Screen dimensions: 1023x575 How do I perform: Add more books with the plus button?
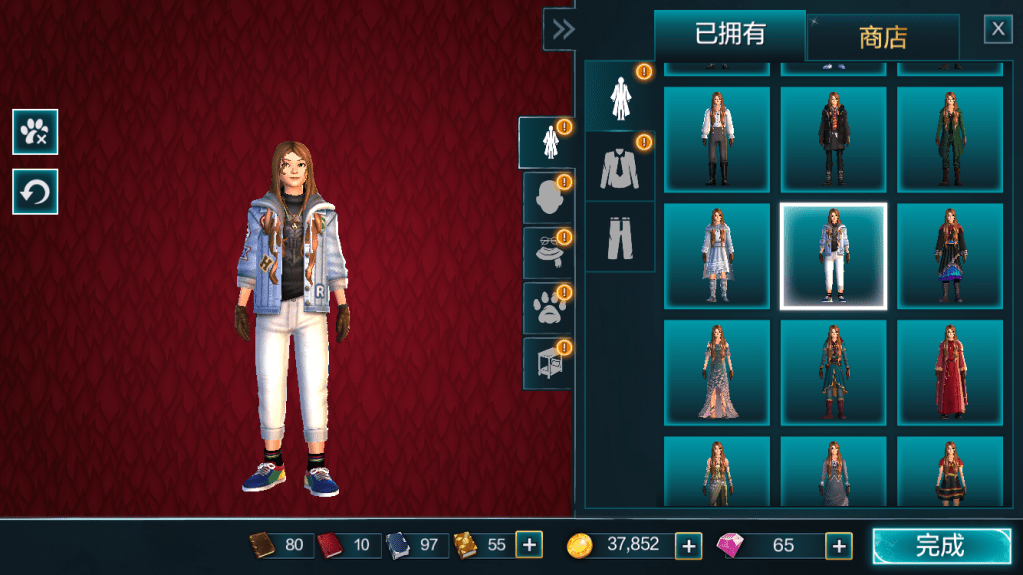click(529, 545)
